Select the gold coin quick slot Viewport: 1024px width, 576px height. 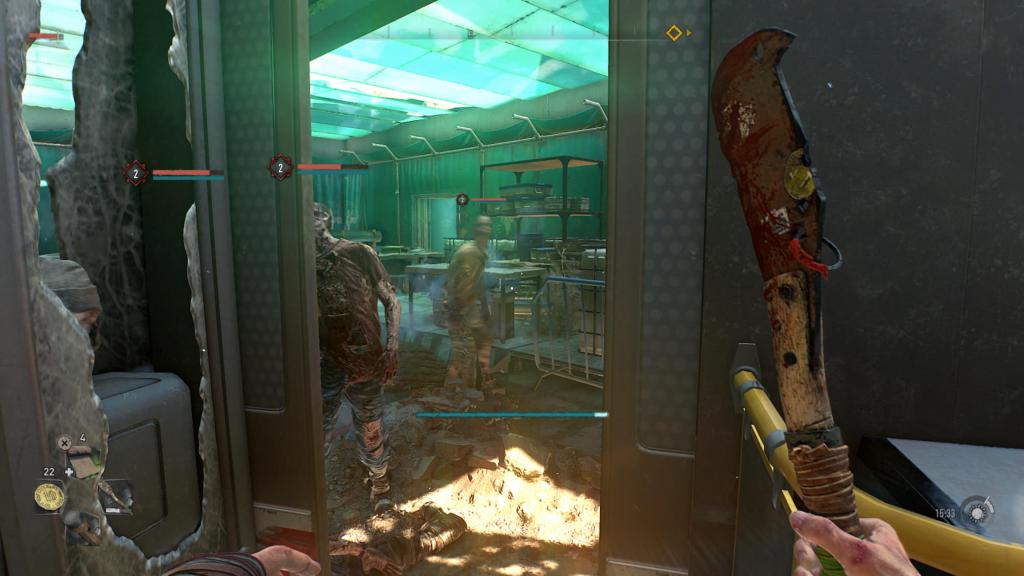point(49,496)
